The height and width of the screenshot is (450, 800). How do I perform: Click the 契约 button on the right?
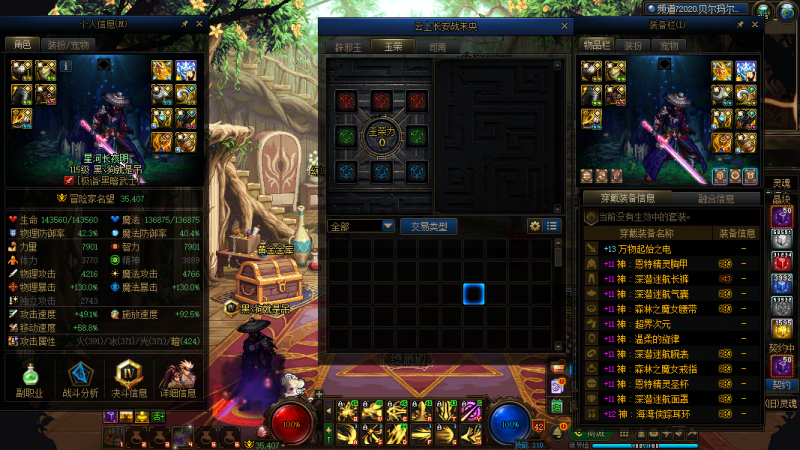click(781, 385)
